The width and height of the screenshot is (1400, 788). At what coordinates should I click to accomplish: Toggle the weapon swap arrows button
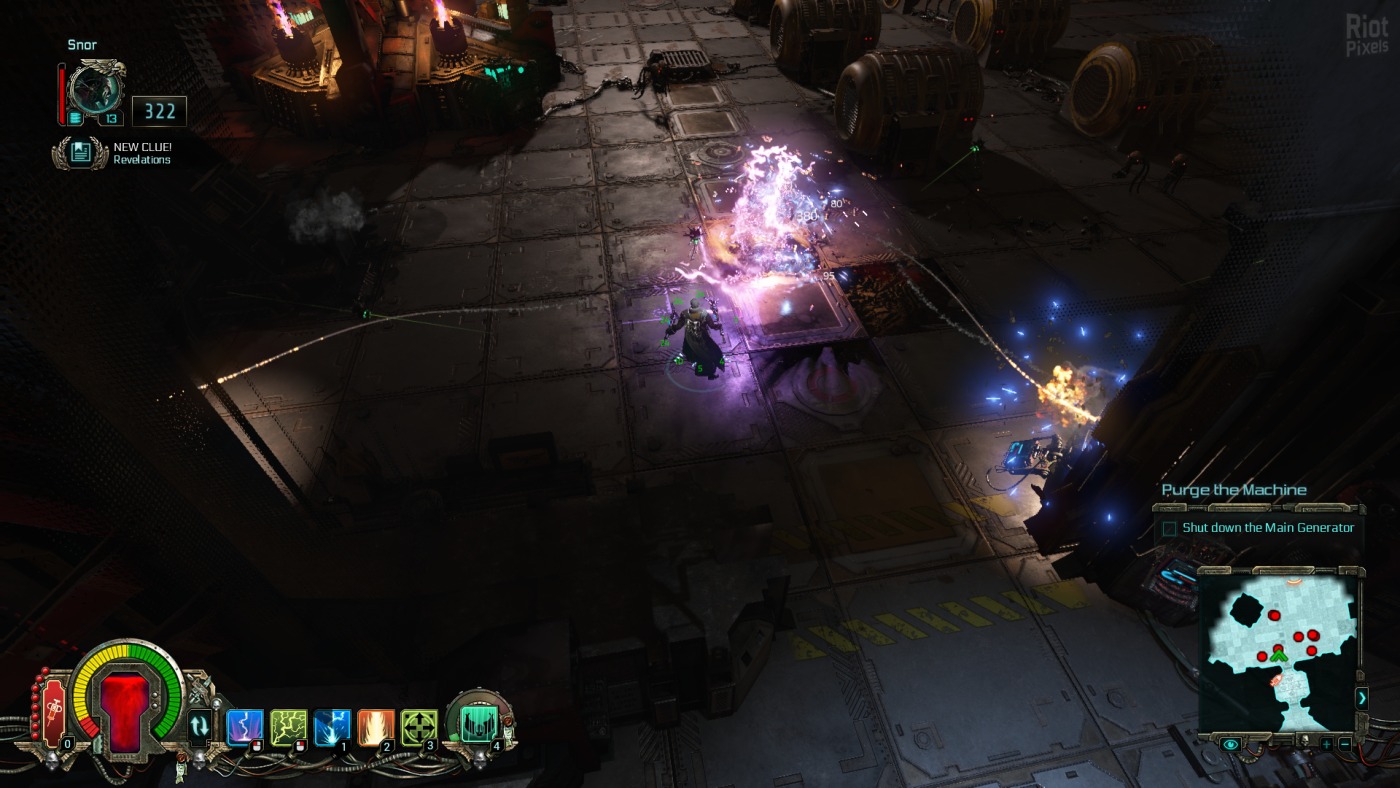click(200, 725)
